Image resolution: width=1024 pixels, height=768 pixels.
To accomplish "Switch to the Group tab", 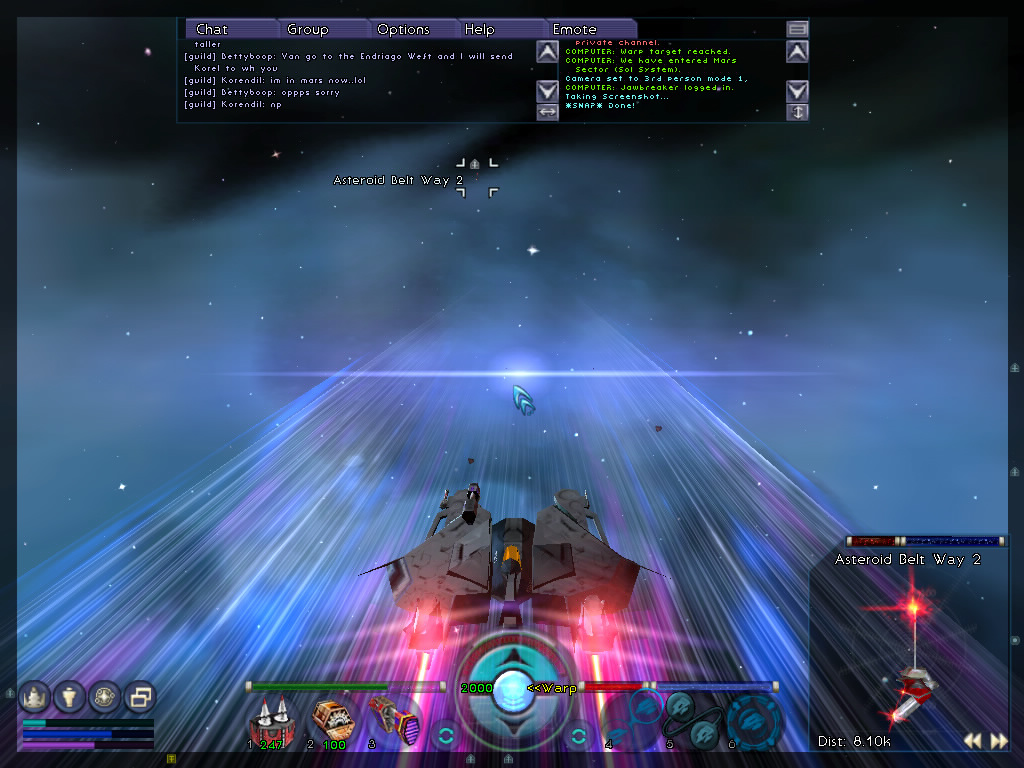I will [308, 29].
